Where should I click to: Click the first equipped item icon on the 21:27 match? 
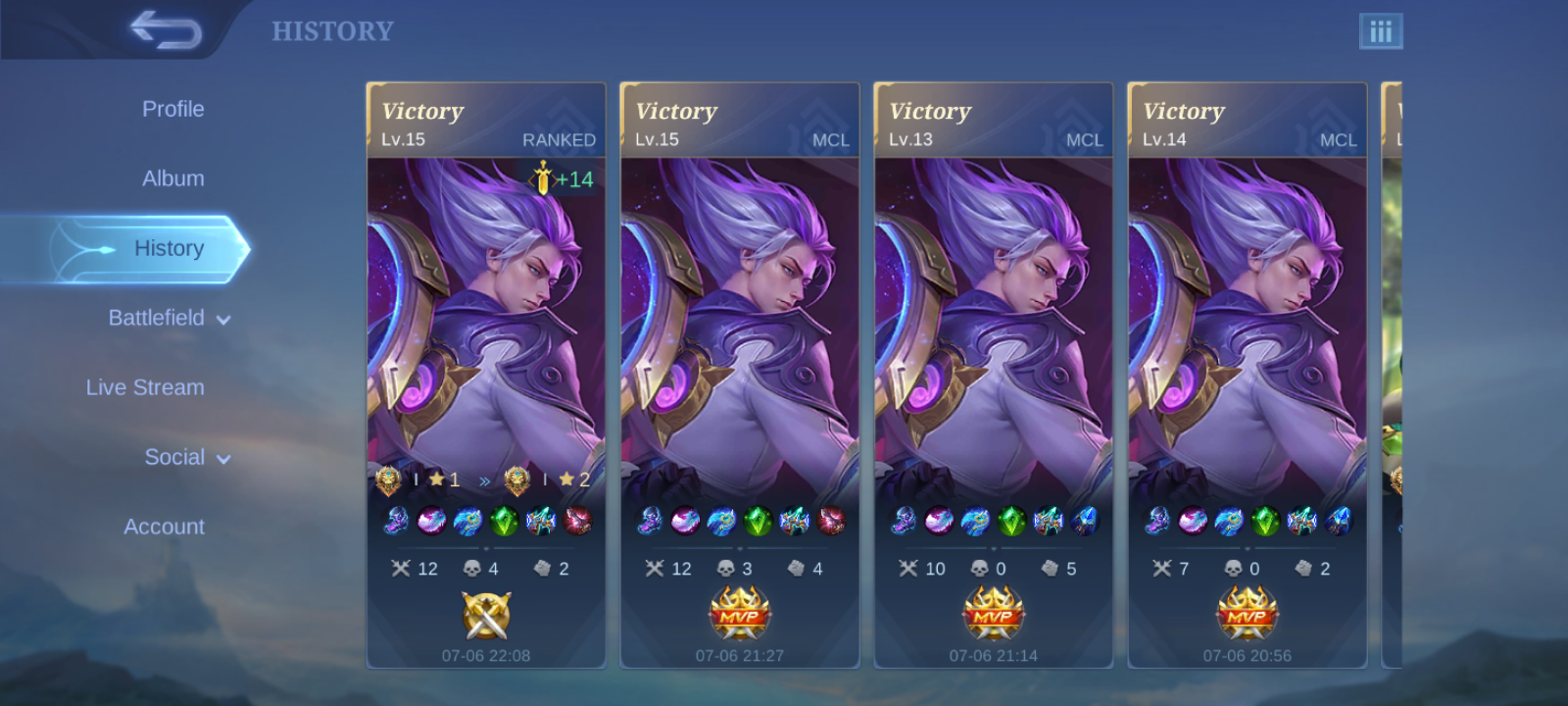pyautogui.click(x=650, y=524)
